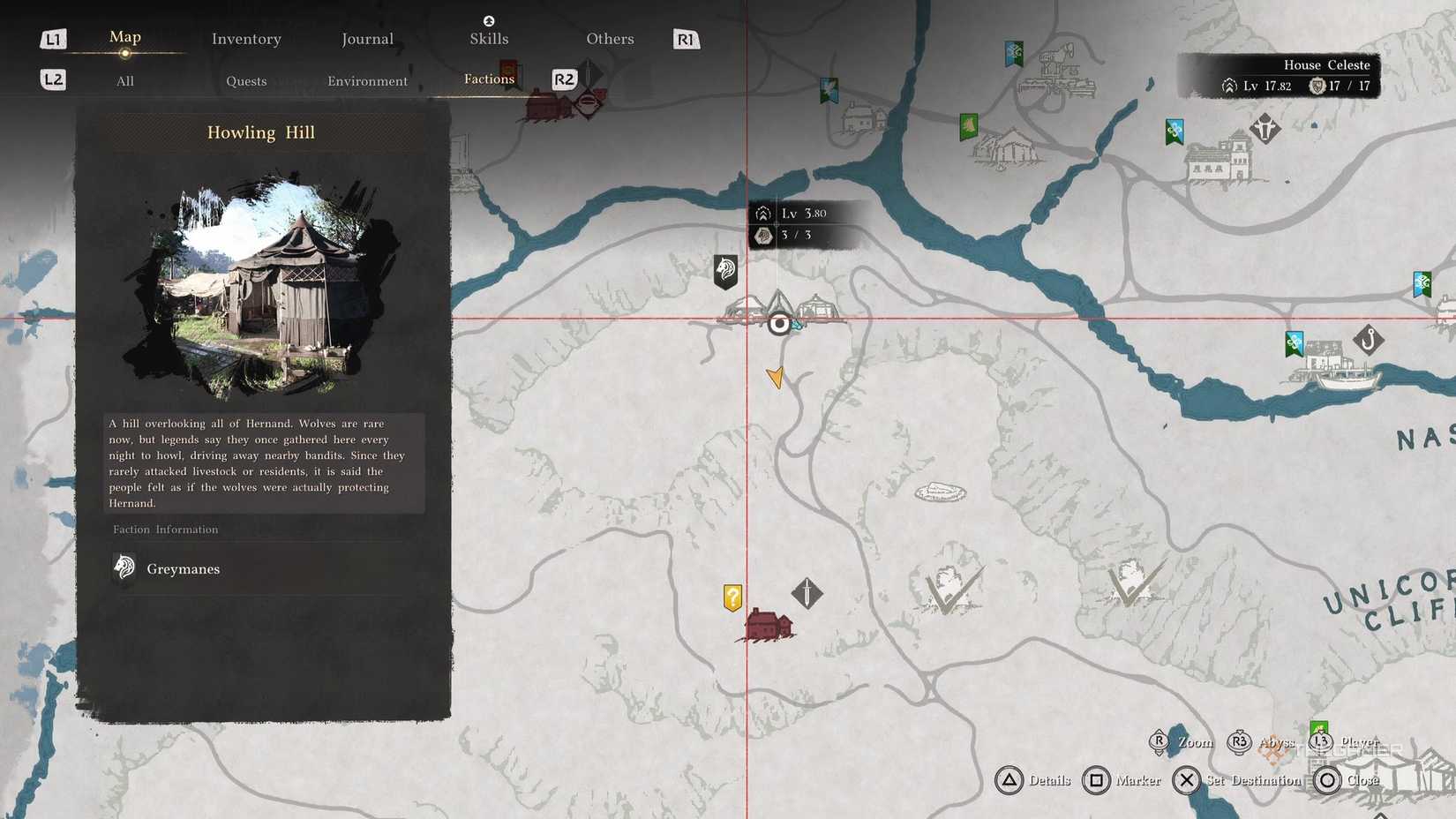
Task: Toggle the Abyss view with R3
Action: [1239, 742]
